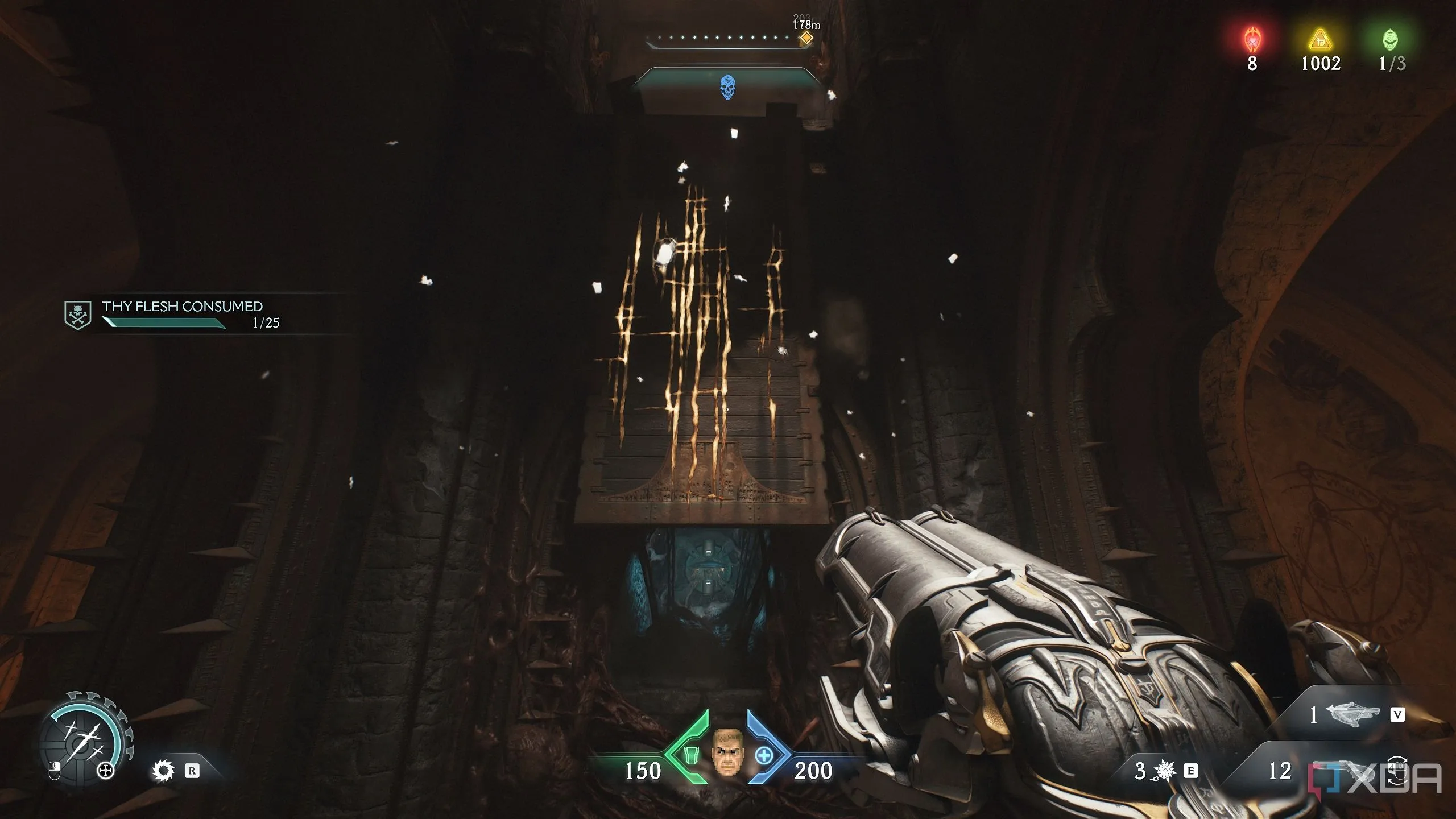
Task: Activate the spiked flail melee icon
Action: pos(1164,771)
